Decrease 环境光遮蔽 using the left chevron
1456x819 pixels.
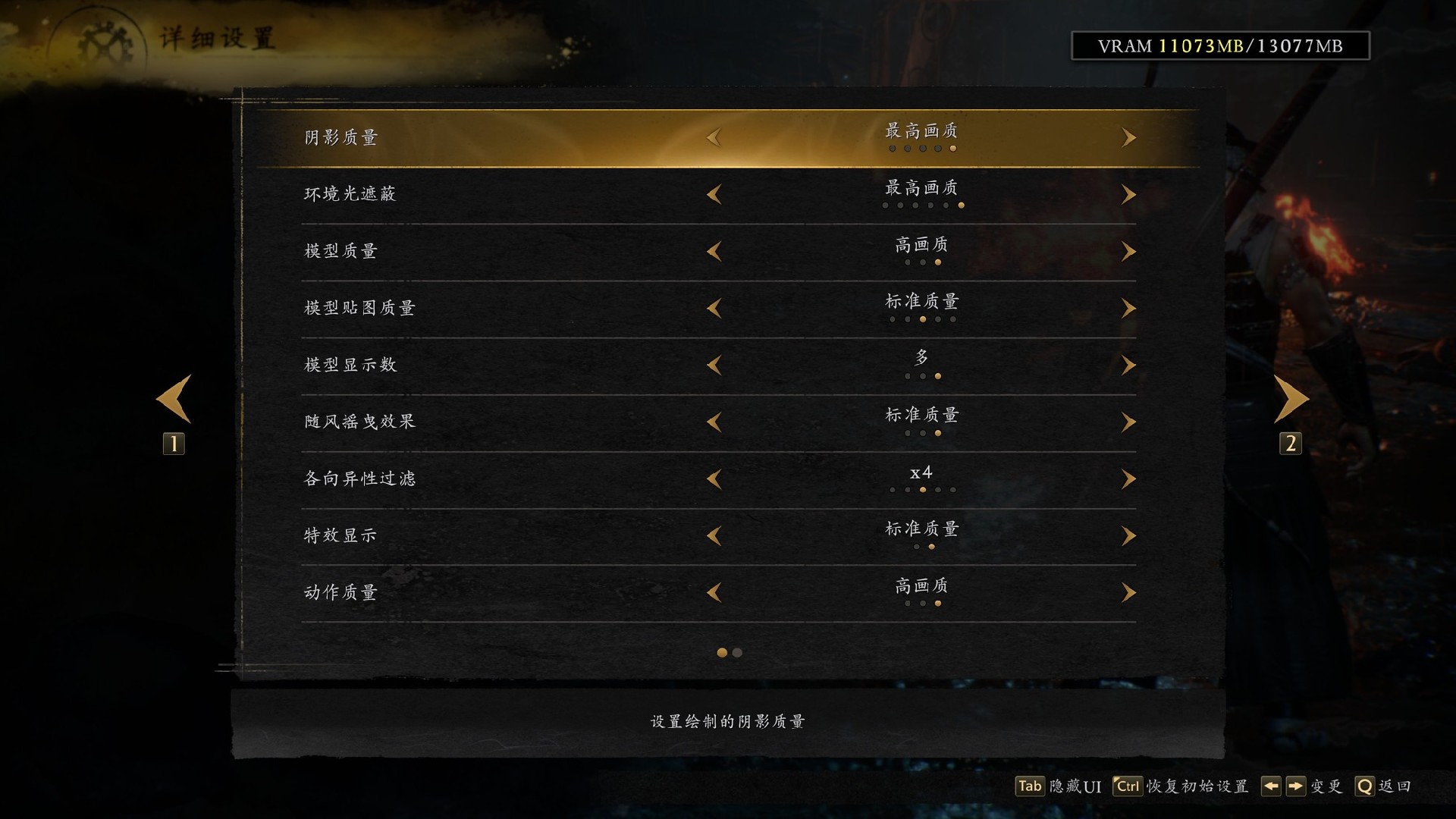(x=713, y=194)
